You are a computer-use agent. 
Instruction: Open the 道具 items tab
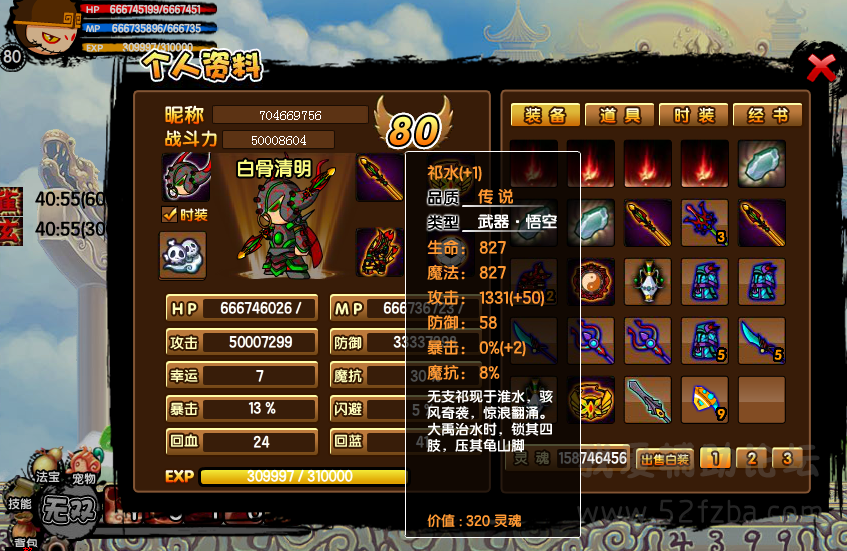click(619, 115)
